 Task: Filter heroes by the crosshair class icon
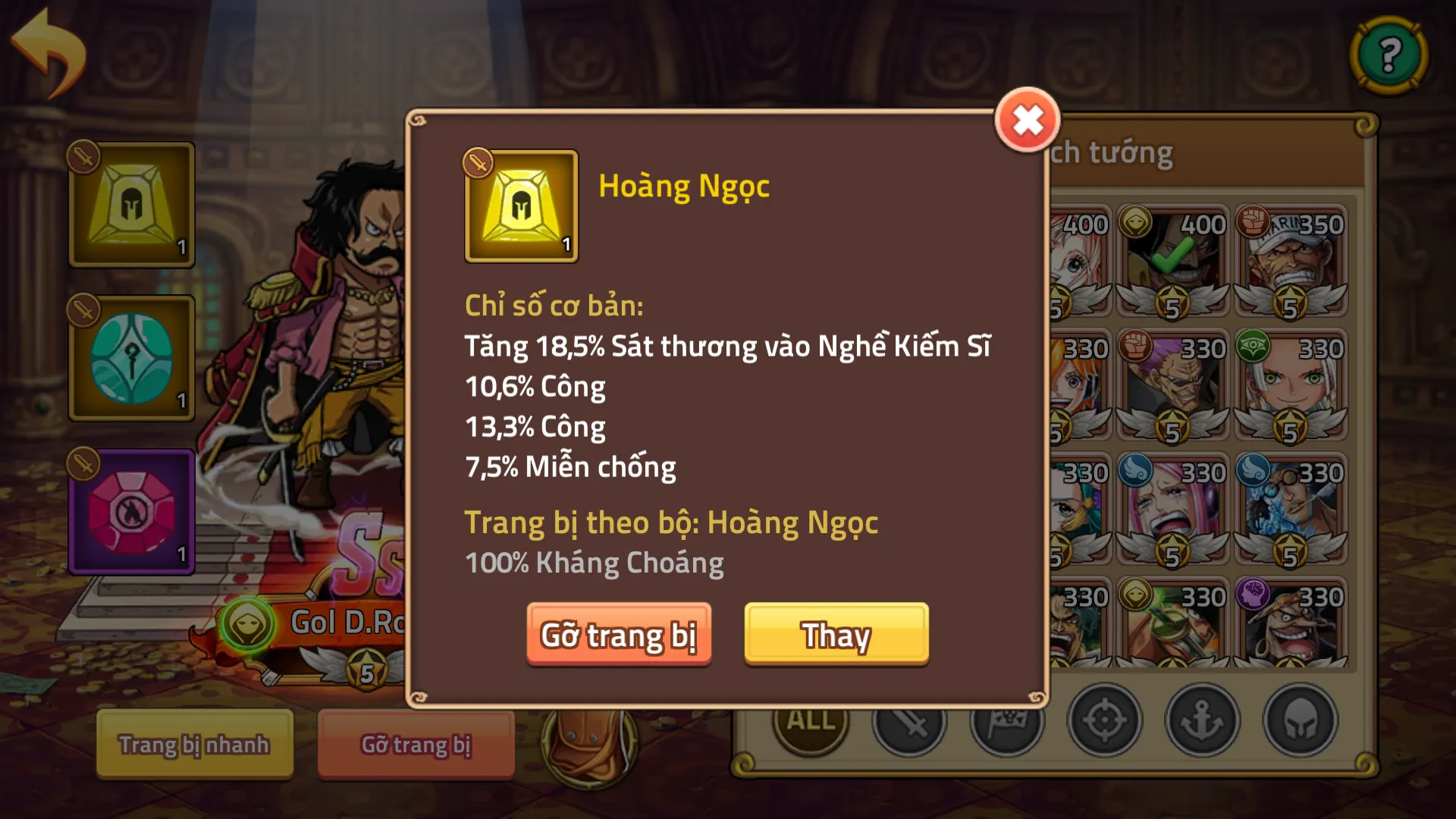point(1104,720)
